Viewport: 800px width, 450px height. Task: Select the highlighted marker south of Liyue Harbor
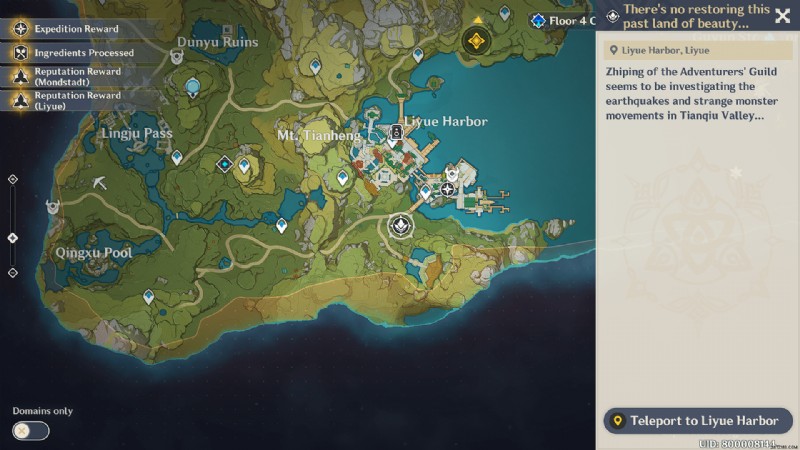pyautogui.click(x=401, y=226)
